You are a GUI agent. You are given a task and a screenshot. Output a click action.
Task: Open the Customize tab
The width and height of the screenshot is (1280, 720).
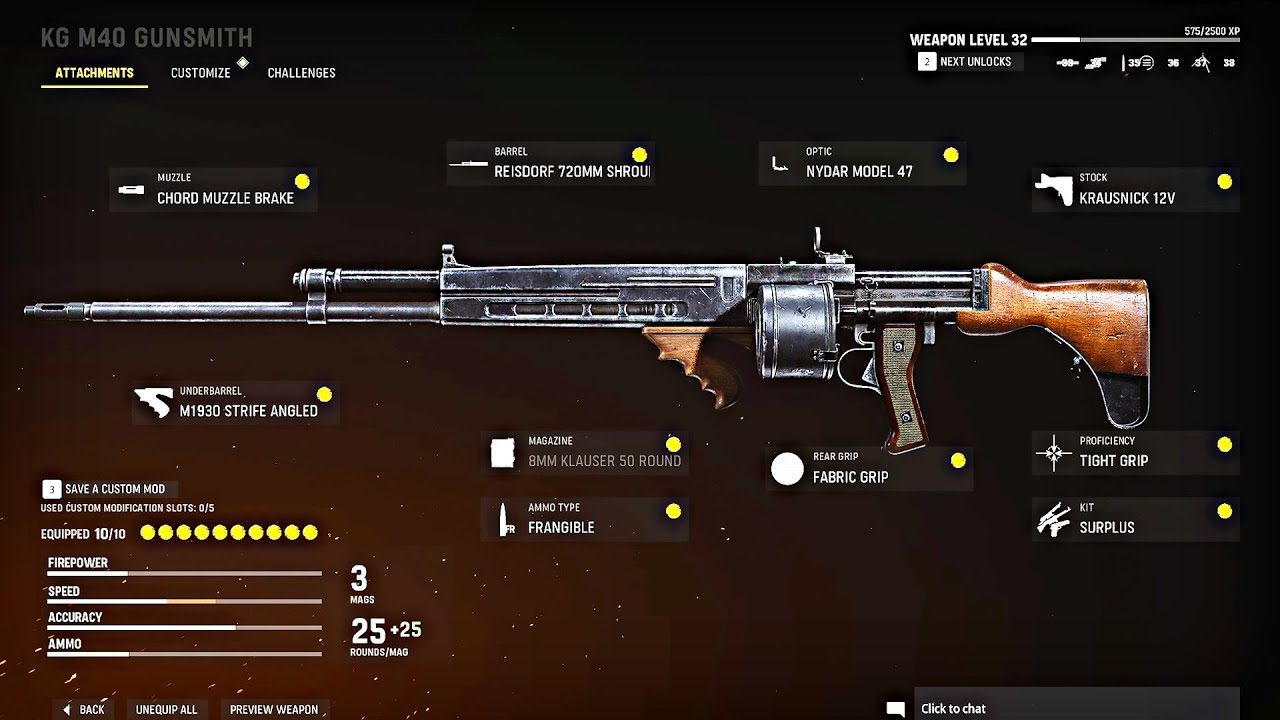pos(200,73)
